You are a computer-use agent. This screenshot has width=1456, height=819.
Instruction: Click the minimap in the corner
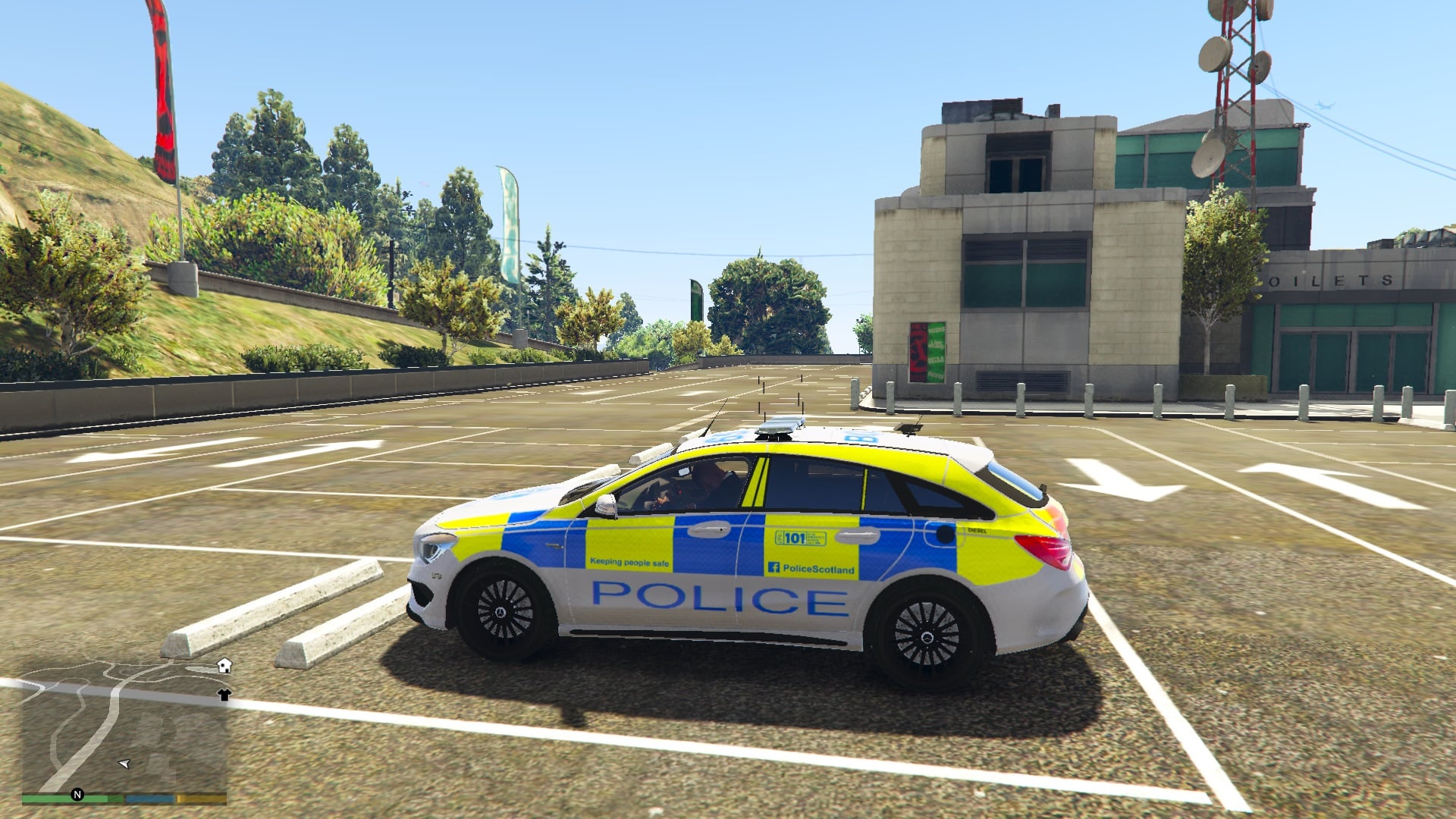[x=124, y=728]
